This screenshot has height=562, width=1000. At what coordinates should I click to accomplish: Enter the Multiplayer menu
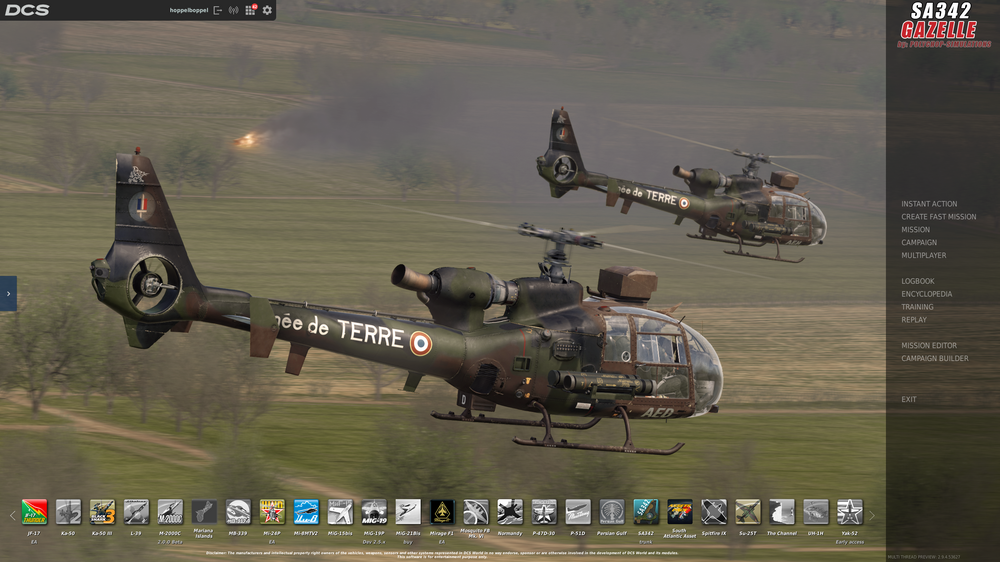(x=923, y=256)
